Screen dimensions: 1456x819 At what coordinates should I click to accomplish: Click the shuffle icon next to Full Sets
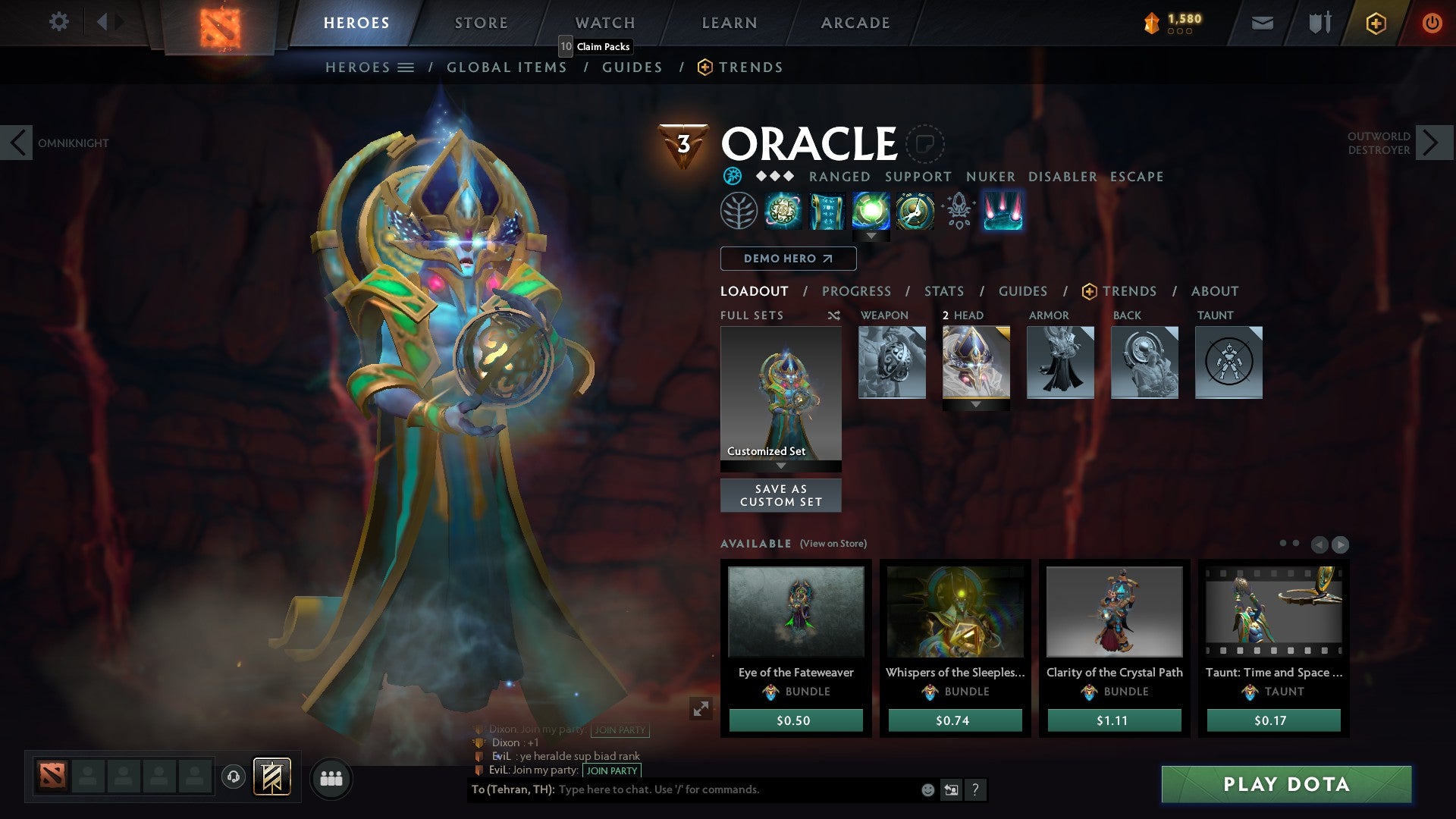click(x=834, y=315)
